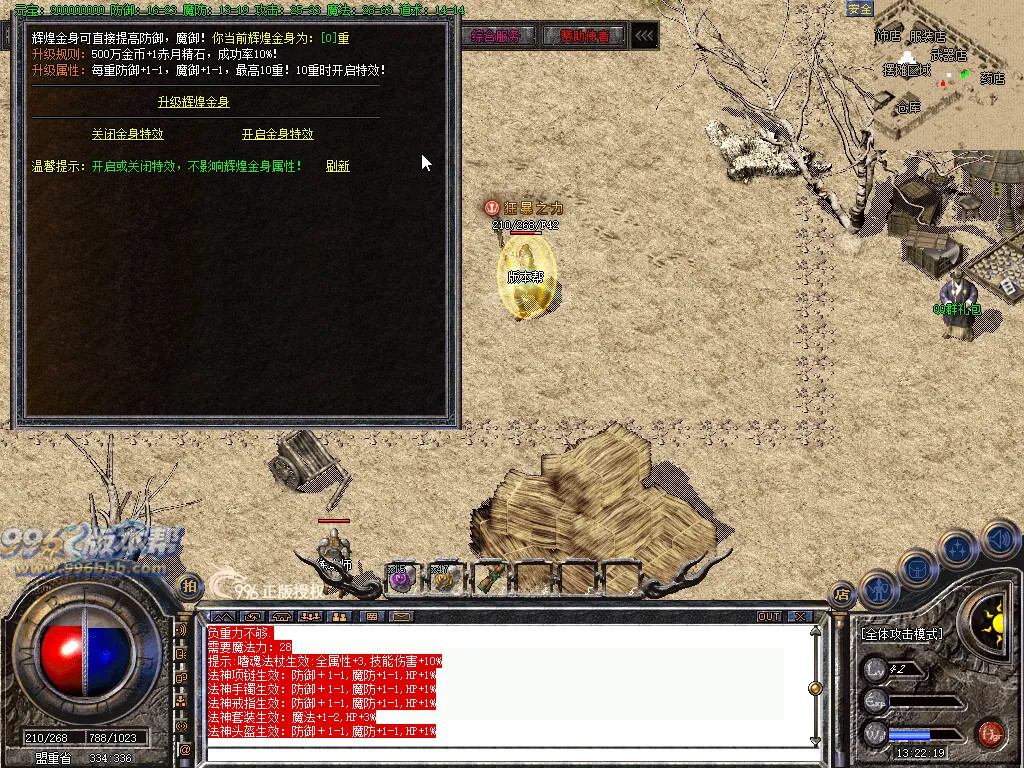This screenshot has height=768, width=1024.
Task: Click the 升级辉煌金身 upgrade link
Action: tap(194, 102)
